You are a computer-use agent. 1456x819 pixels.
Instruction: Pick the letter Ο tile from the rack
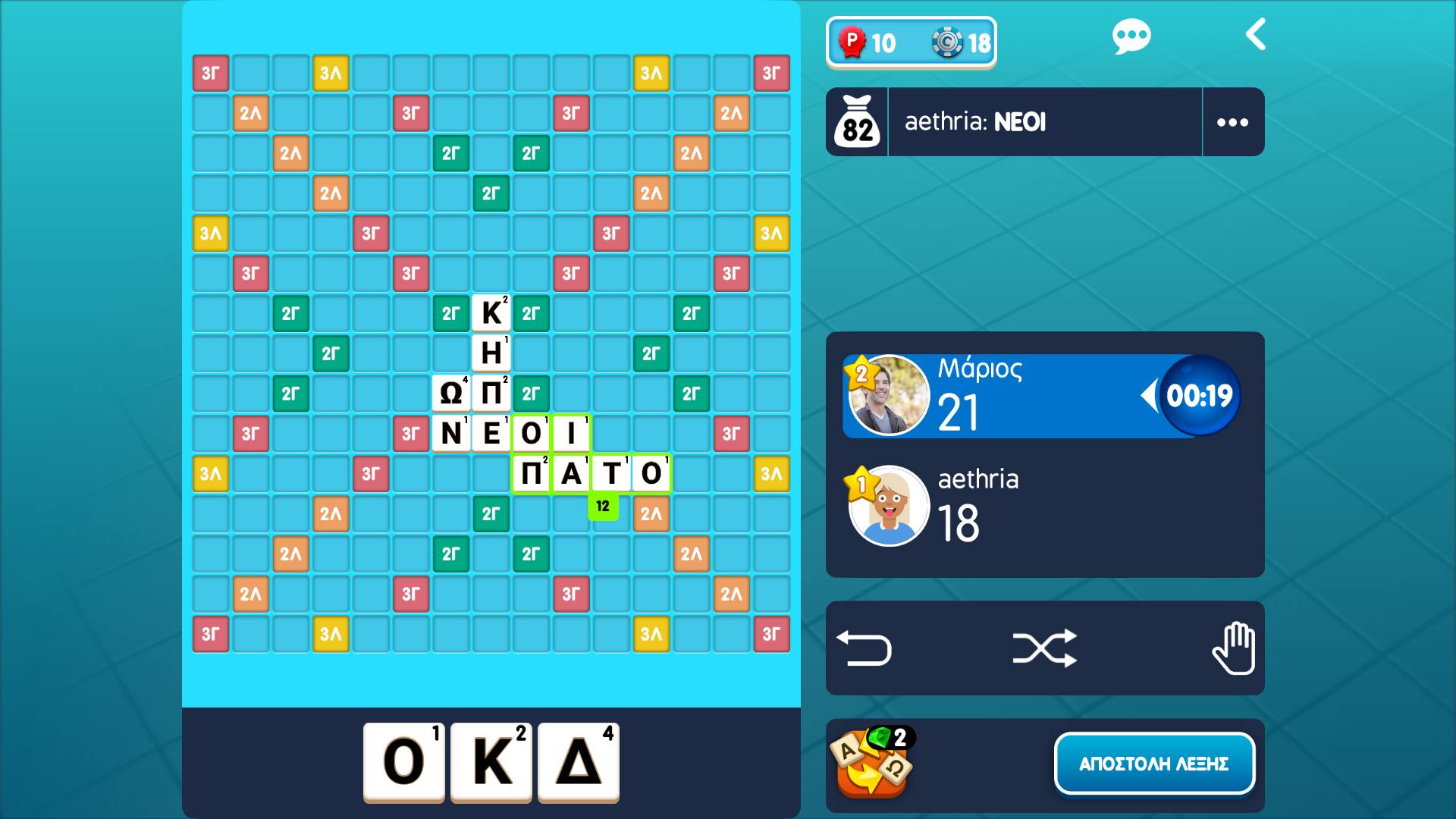(x=404, y=762)
